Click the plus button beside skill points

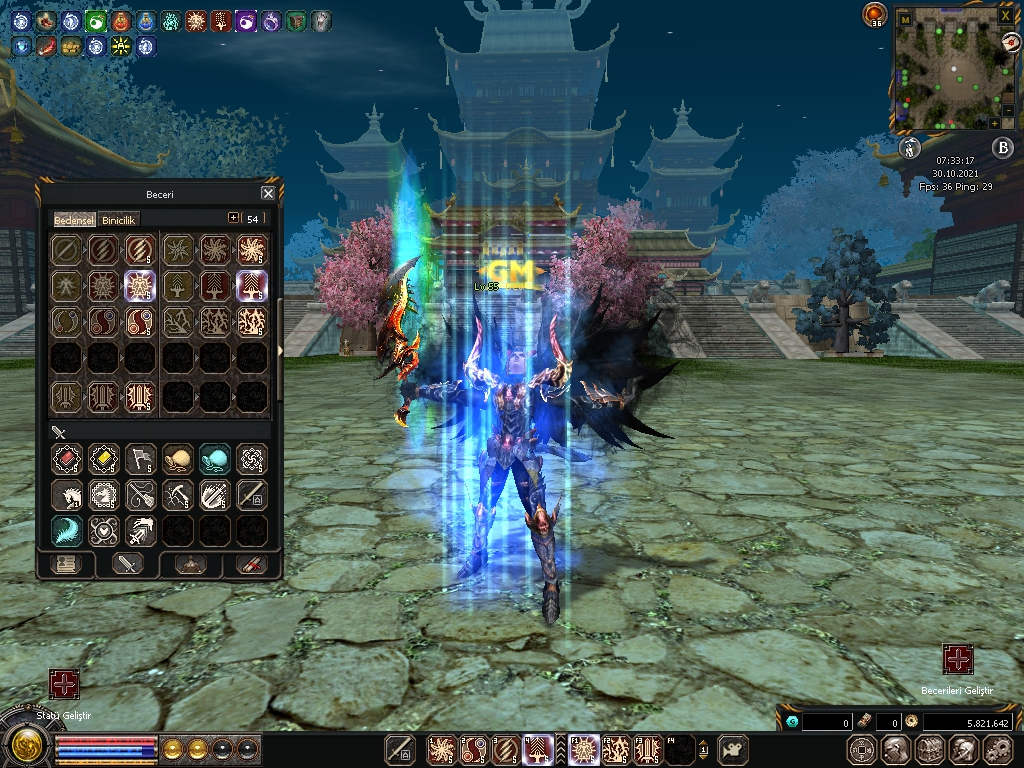(234, 218)
